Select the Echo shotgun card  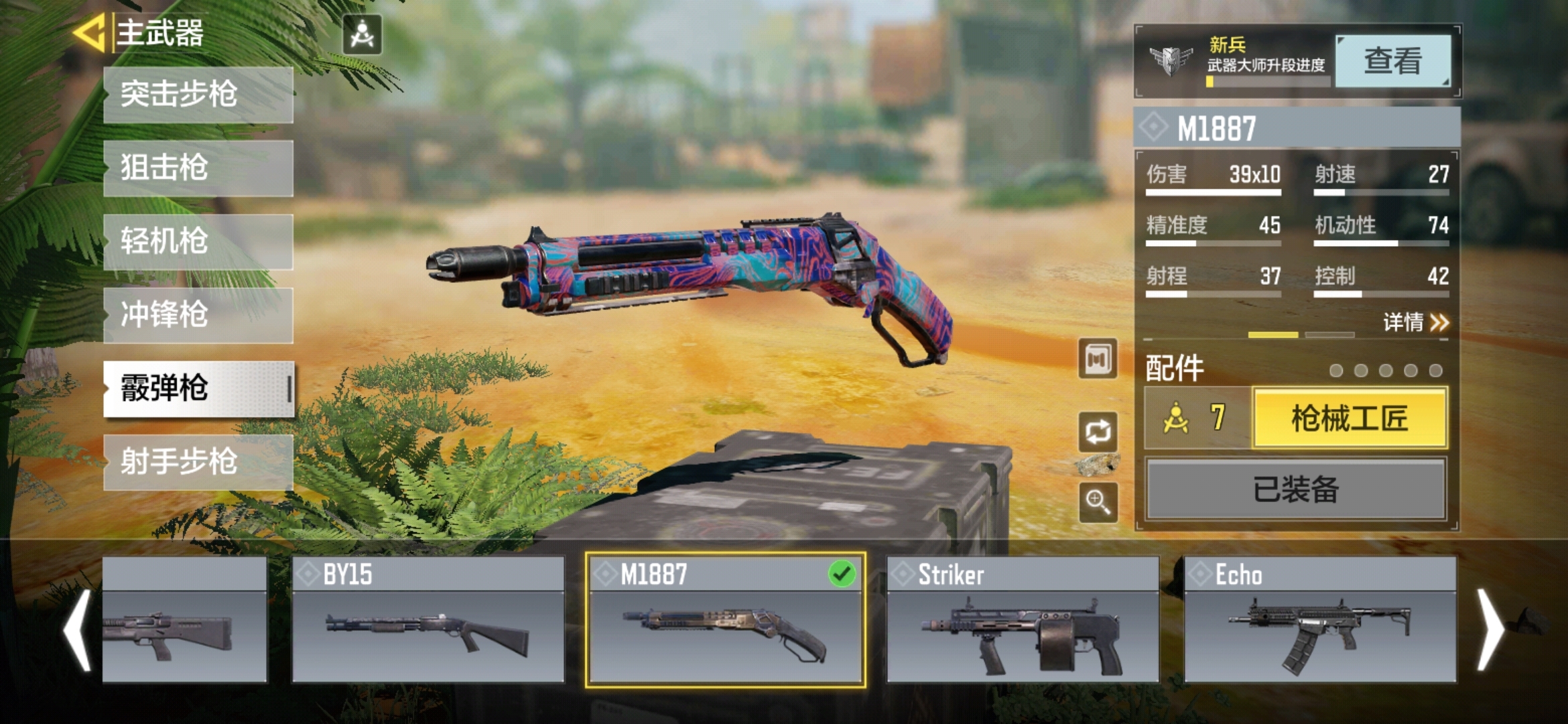(x=1320, y=619)
